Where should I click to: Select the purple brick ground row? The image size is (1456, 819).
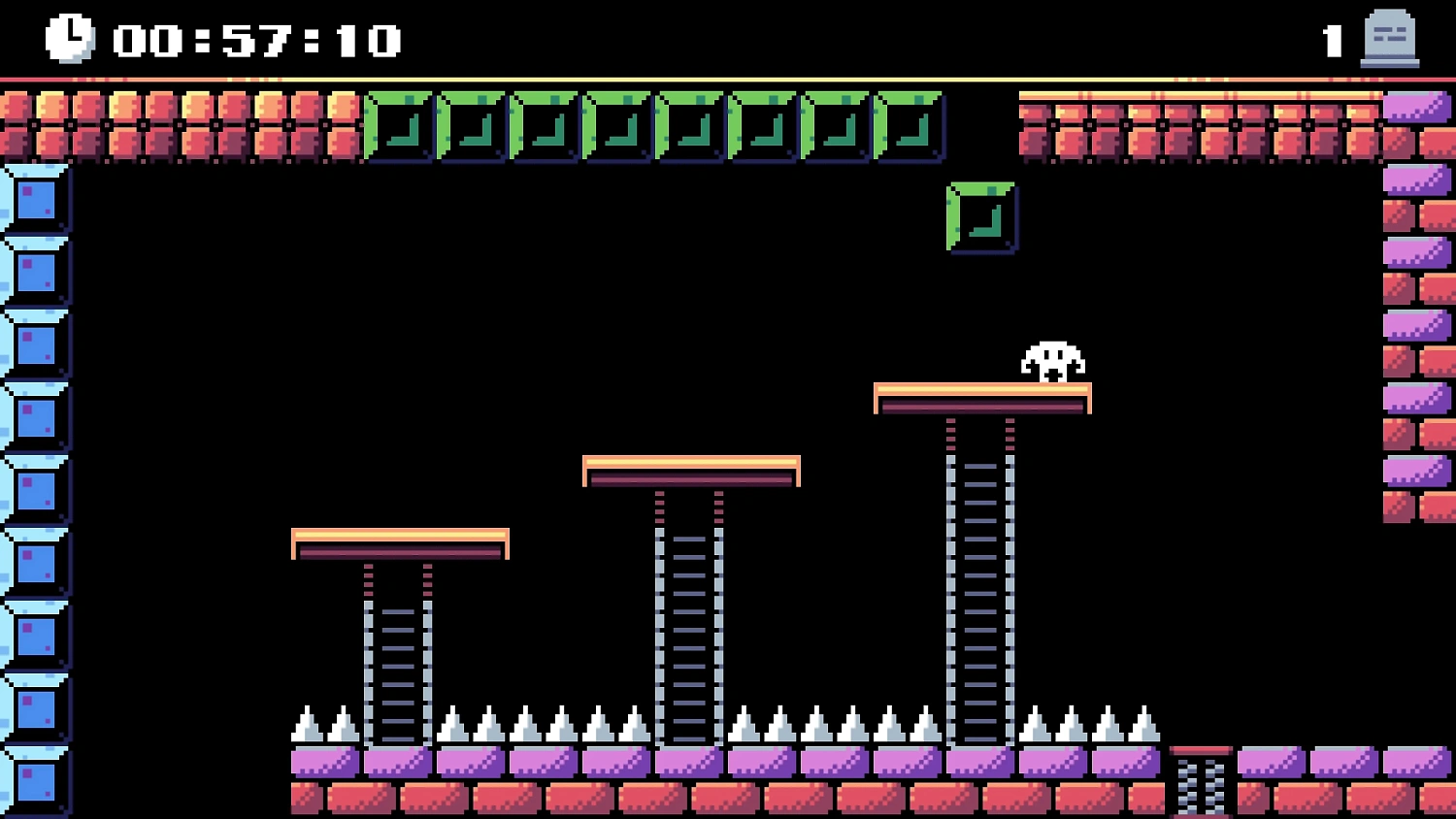click(582, 763)
